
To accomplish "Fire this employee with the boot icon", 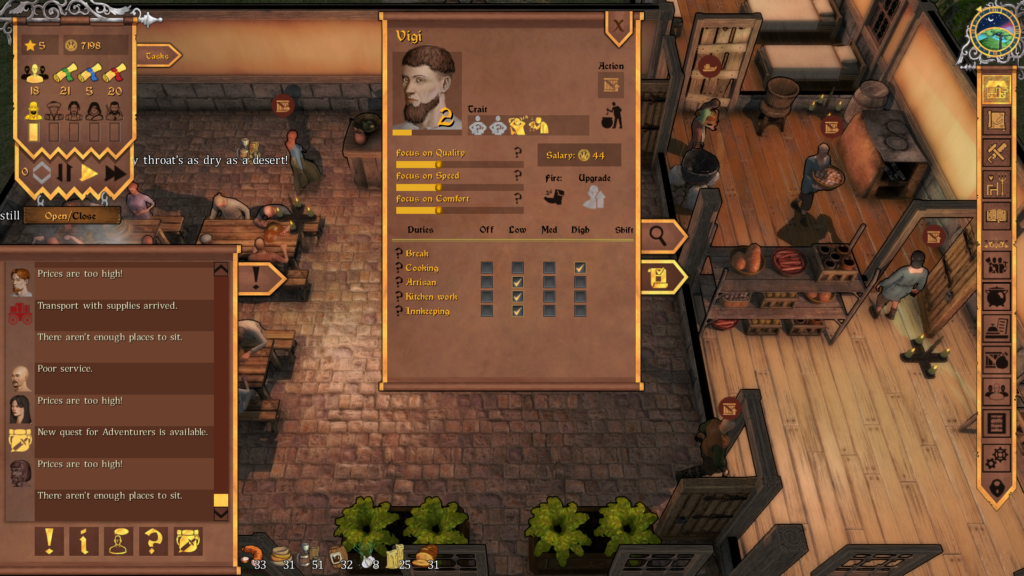I will (x=554, y=197).
